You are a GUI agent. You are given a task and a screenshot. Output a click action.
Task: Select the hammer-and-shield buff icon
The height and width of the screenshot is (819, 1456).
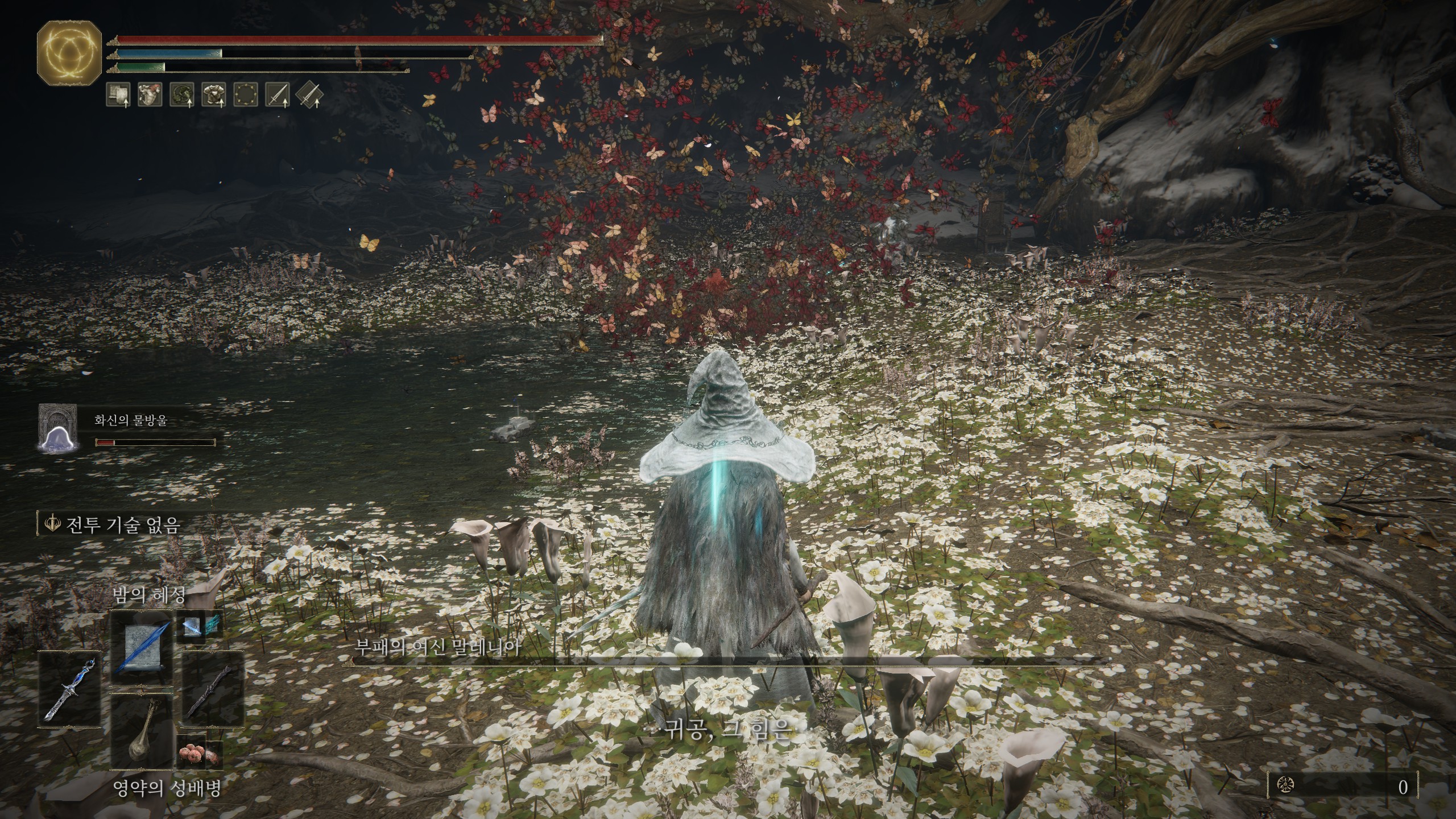click(118, 94)
